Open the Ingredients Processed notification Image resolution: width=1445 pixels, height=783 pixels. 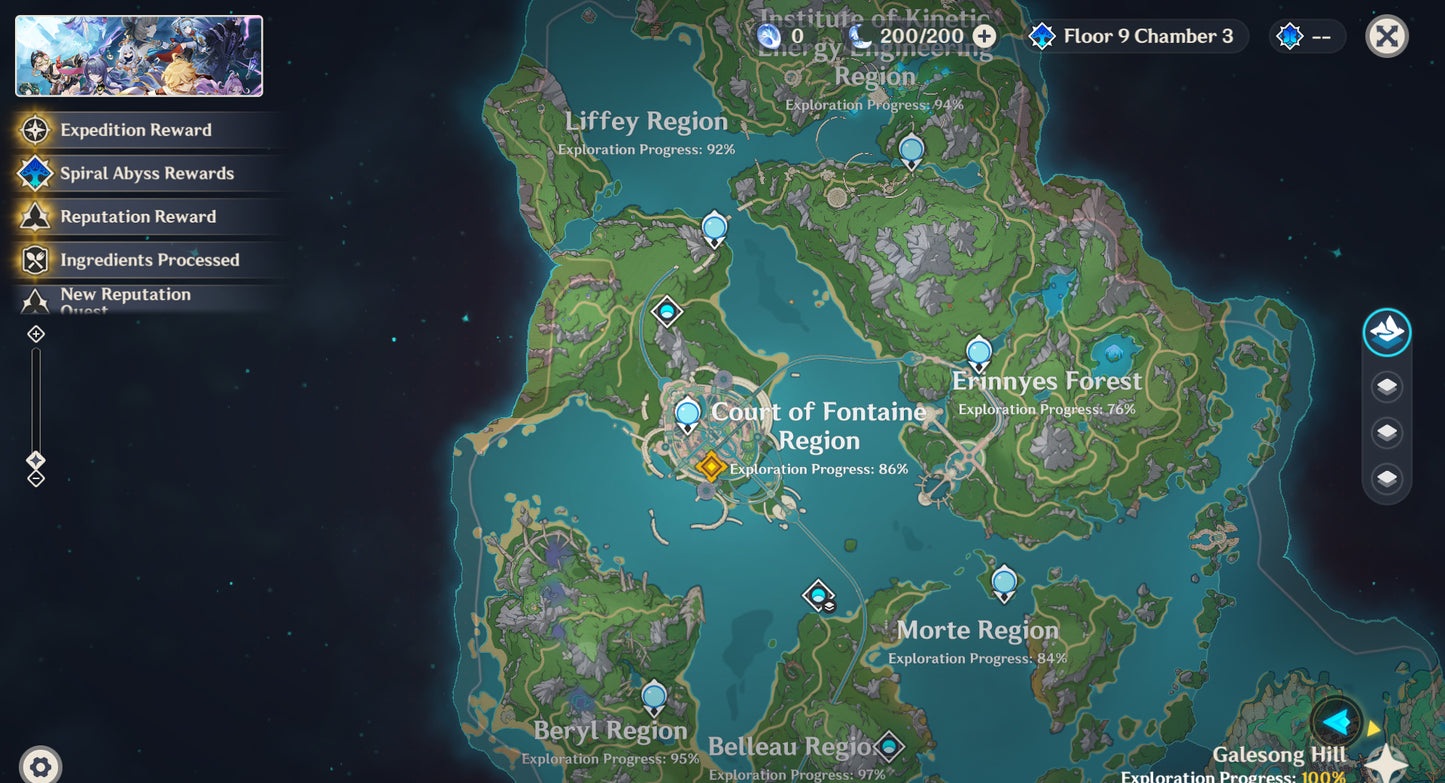149,260
